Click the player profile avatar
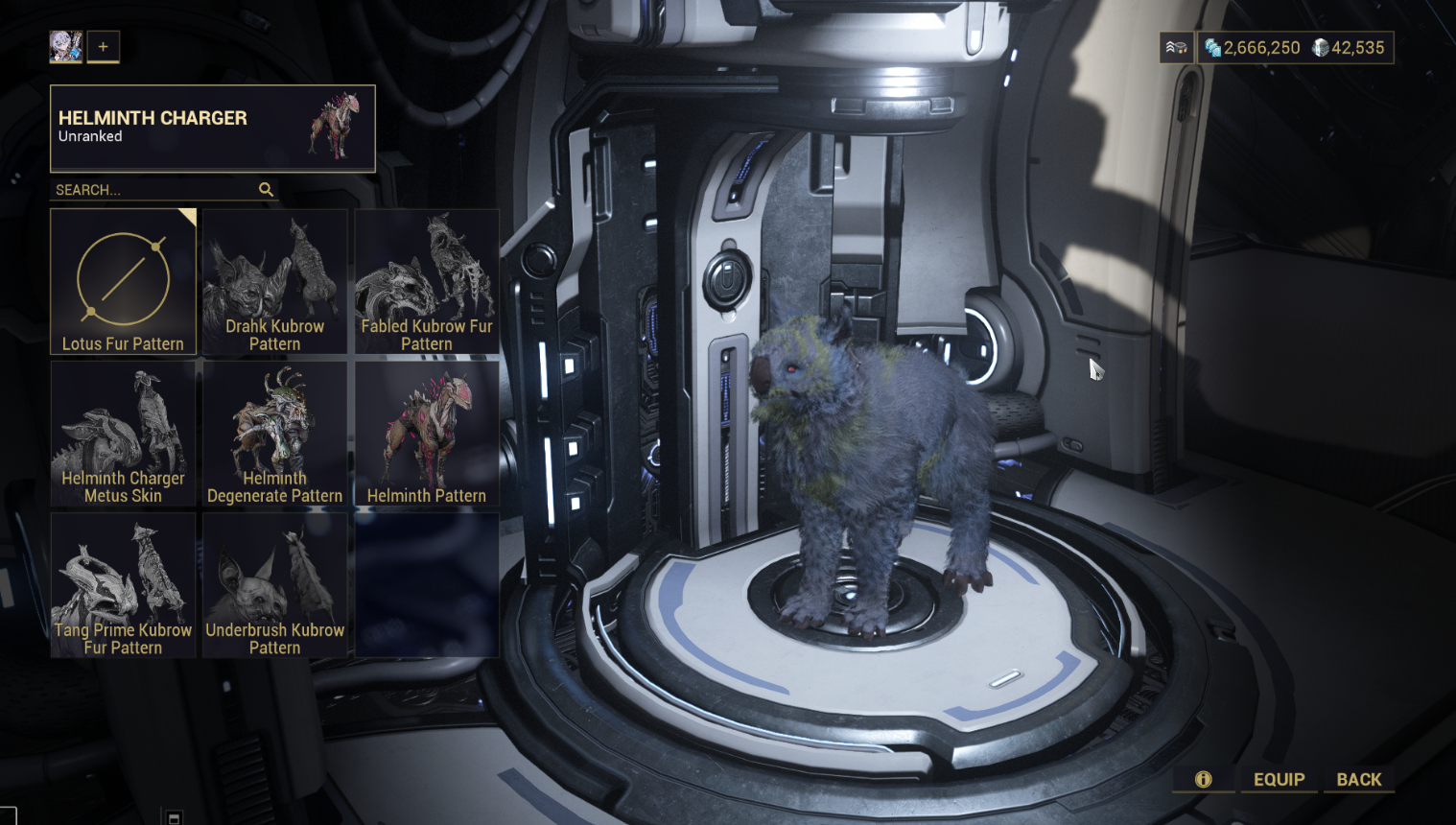 [x=66, y=47]
